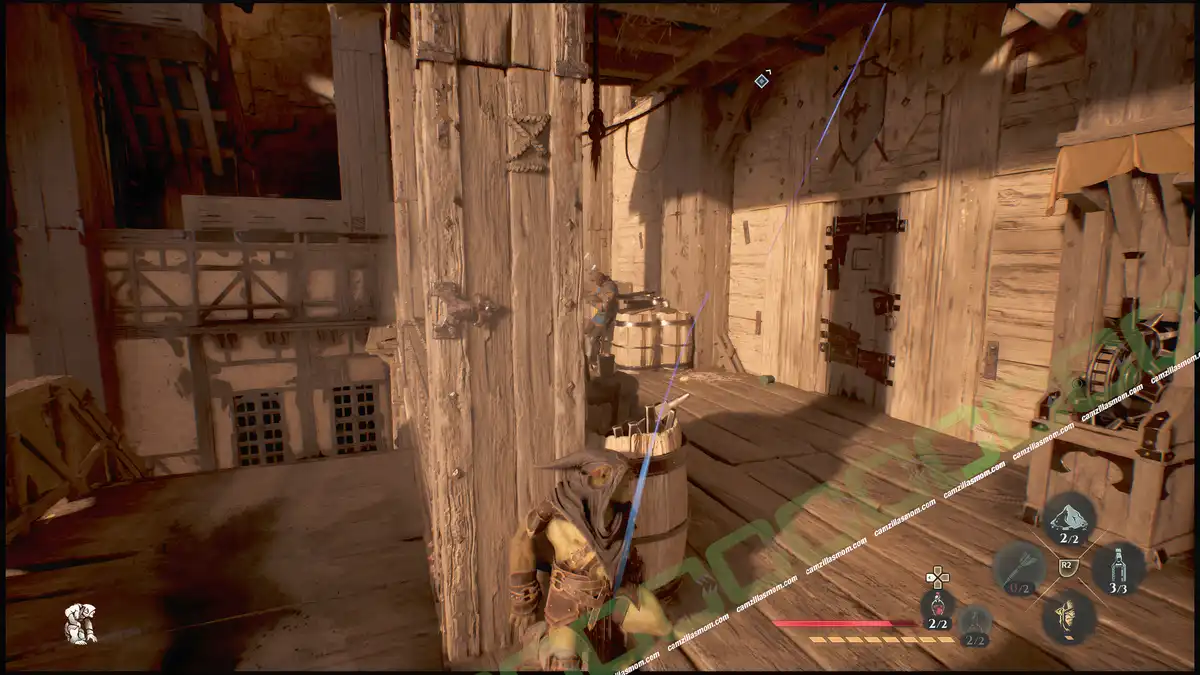Viewport: 1200px width, 675px height.
Task: Select the dimmed flask slot beside the health potion
Action: (x=976, y=625)
